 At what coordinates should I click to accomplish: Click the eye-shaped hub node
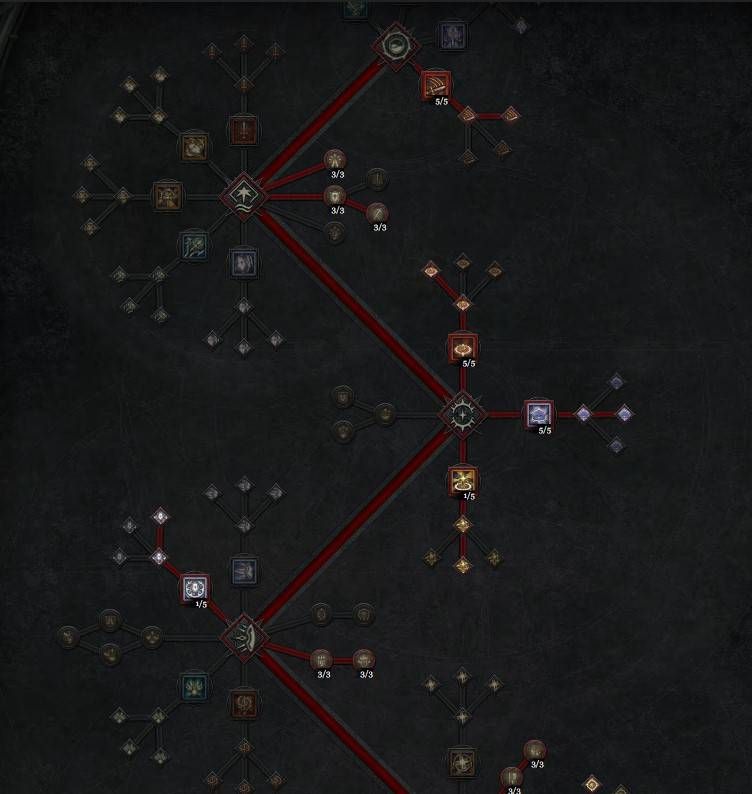pos(243,634)
